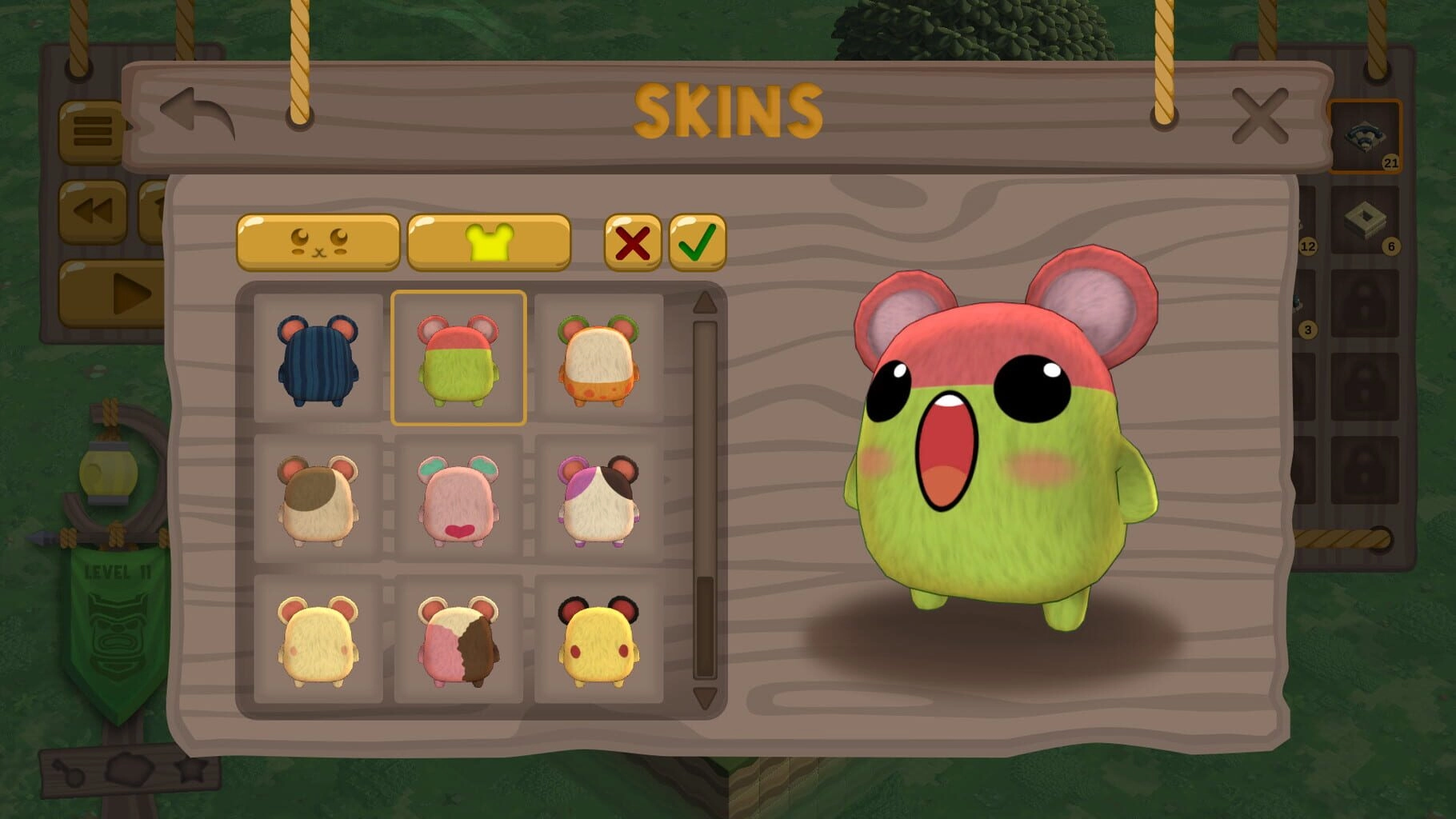This screenshot has height=819, width=1456.
Task: Pick the orange and cream skin
Action: pyautogui.click(x=598, y=358)
